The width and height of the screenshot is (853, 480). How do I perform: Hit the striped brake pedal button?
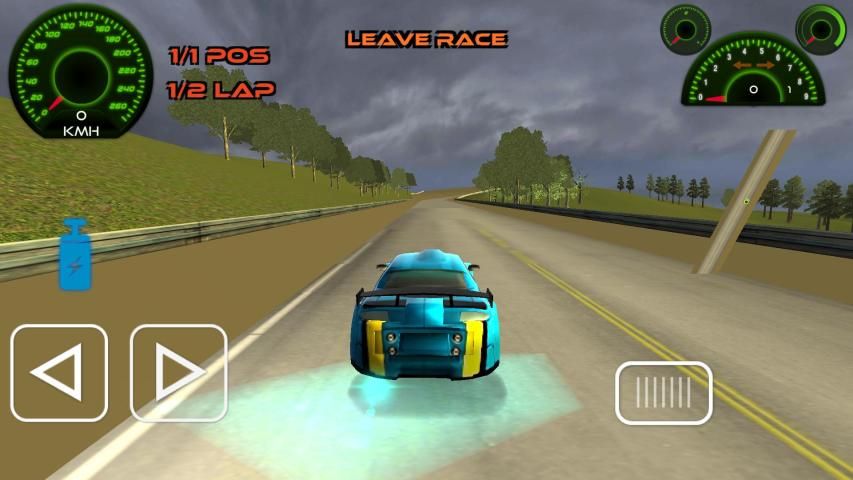pyautogui.click(x=663, y=392)
